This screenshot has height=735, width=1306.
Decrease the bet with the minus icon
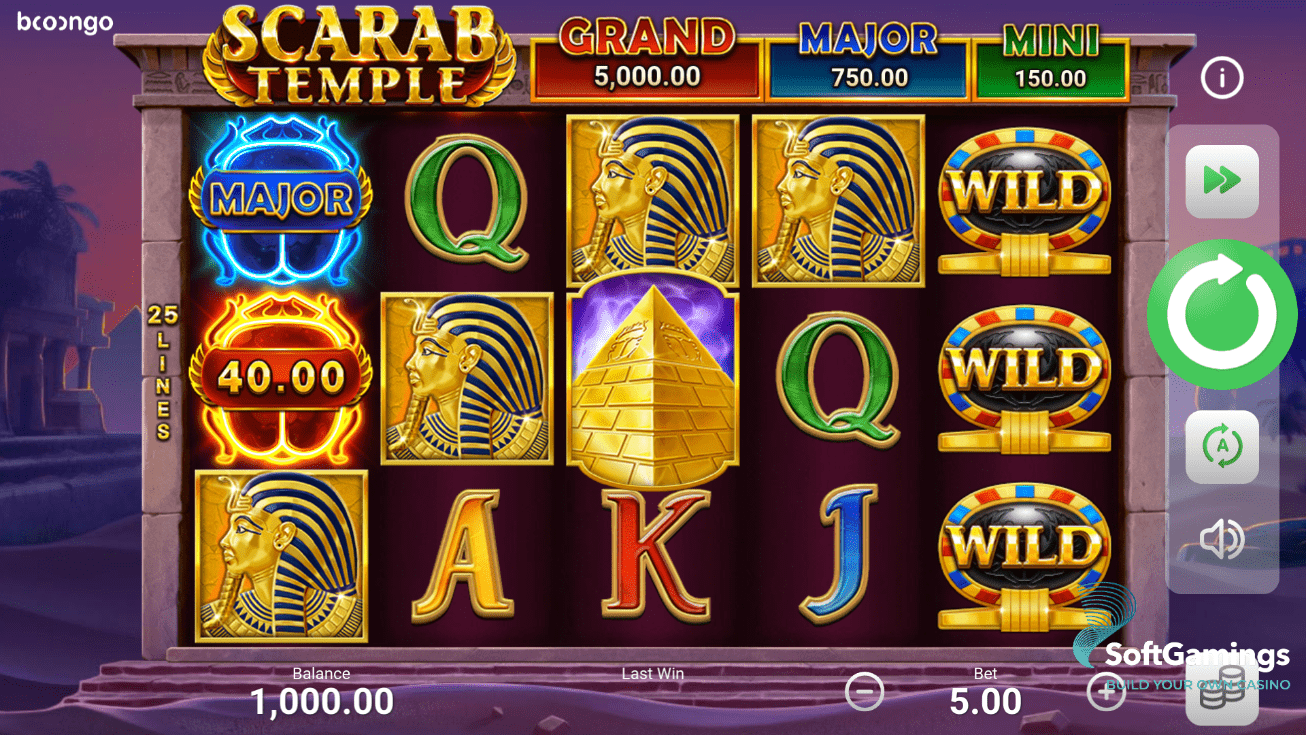(864, 690)
